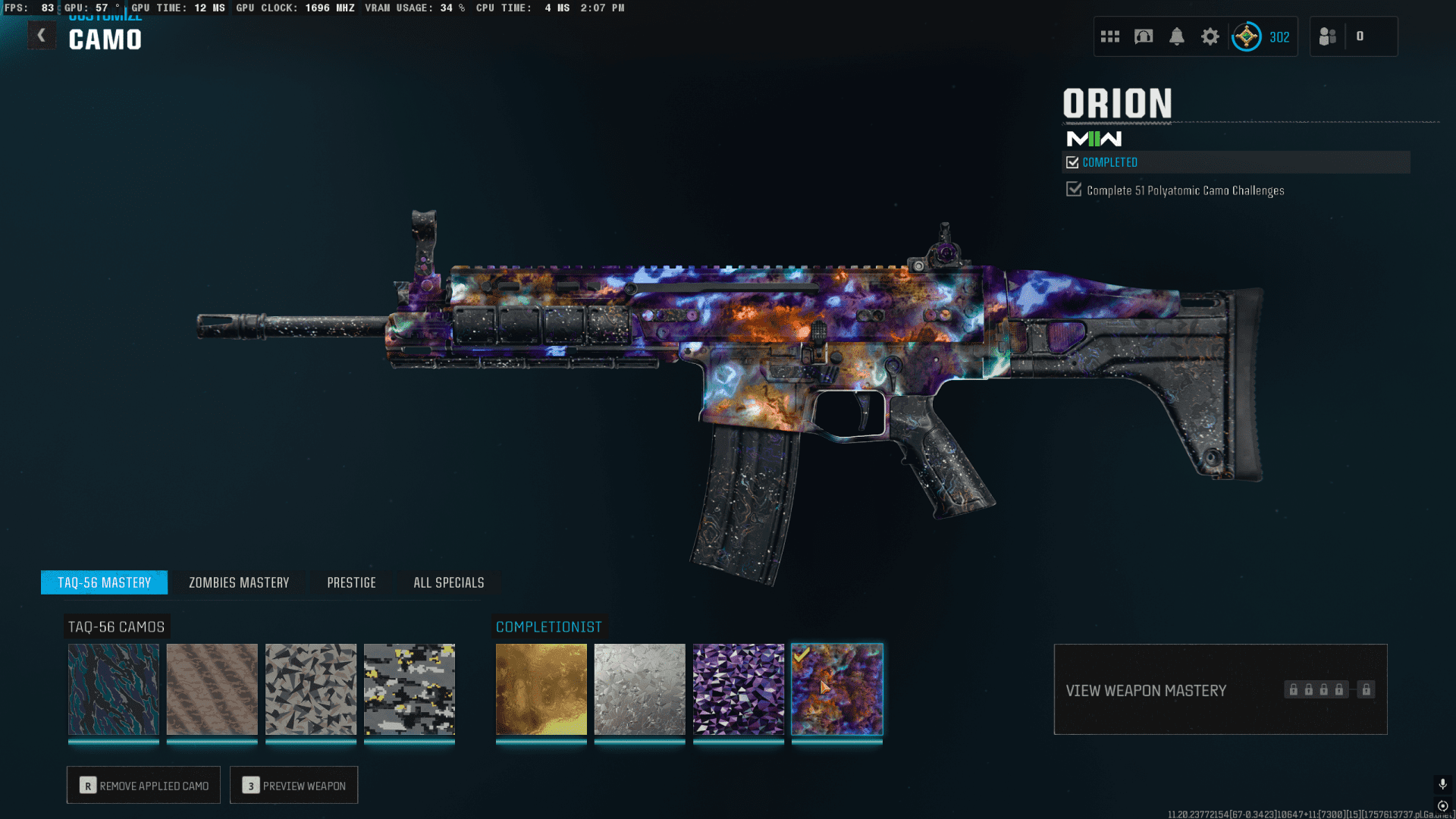Apply the Gold completionist camo

point(541,689)
